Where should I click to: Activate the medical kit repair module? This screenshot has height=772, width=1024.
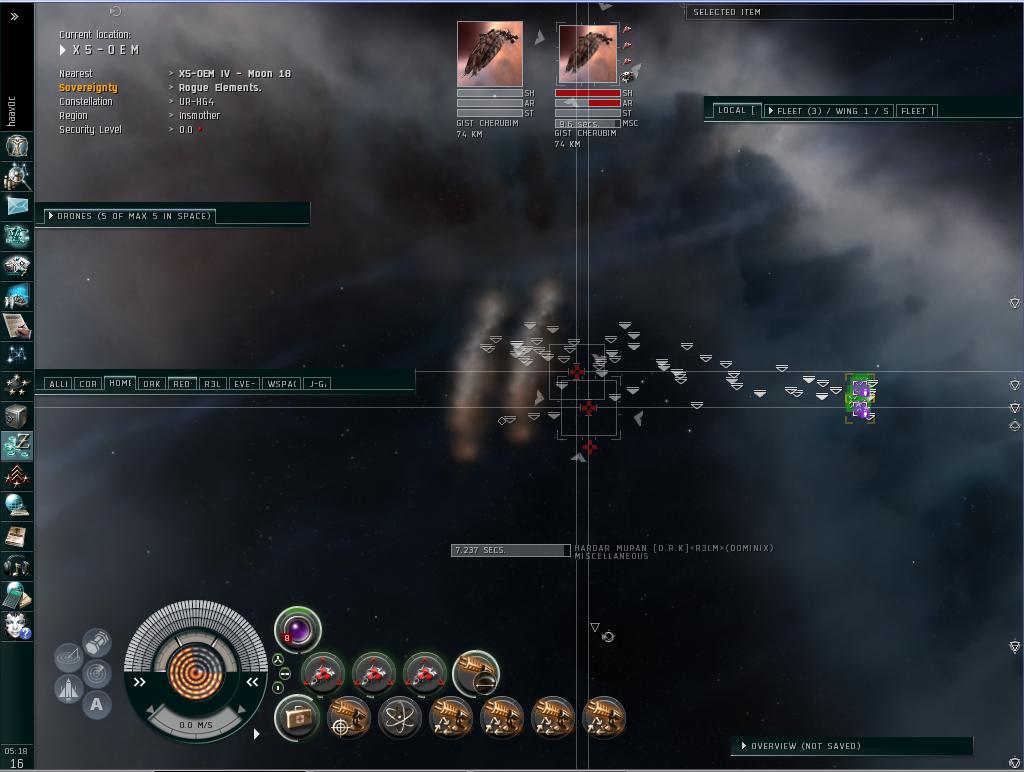(x=298, y=718)
